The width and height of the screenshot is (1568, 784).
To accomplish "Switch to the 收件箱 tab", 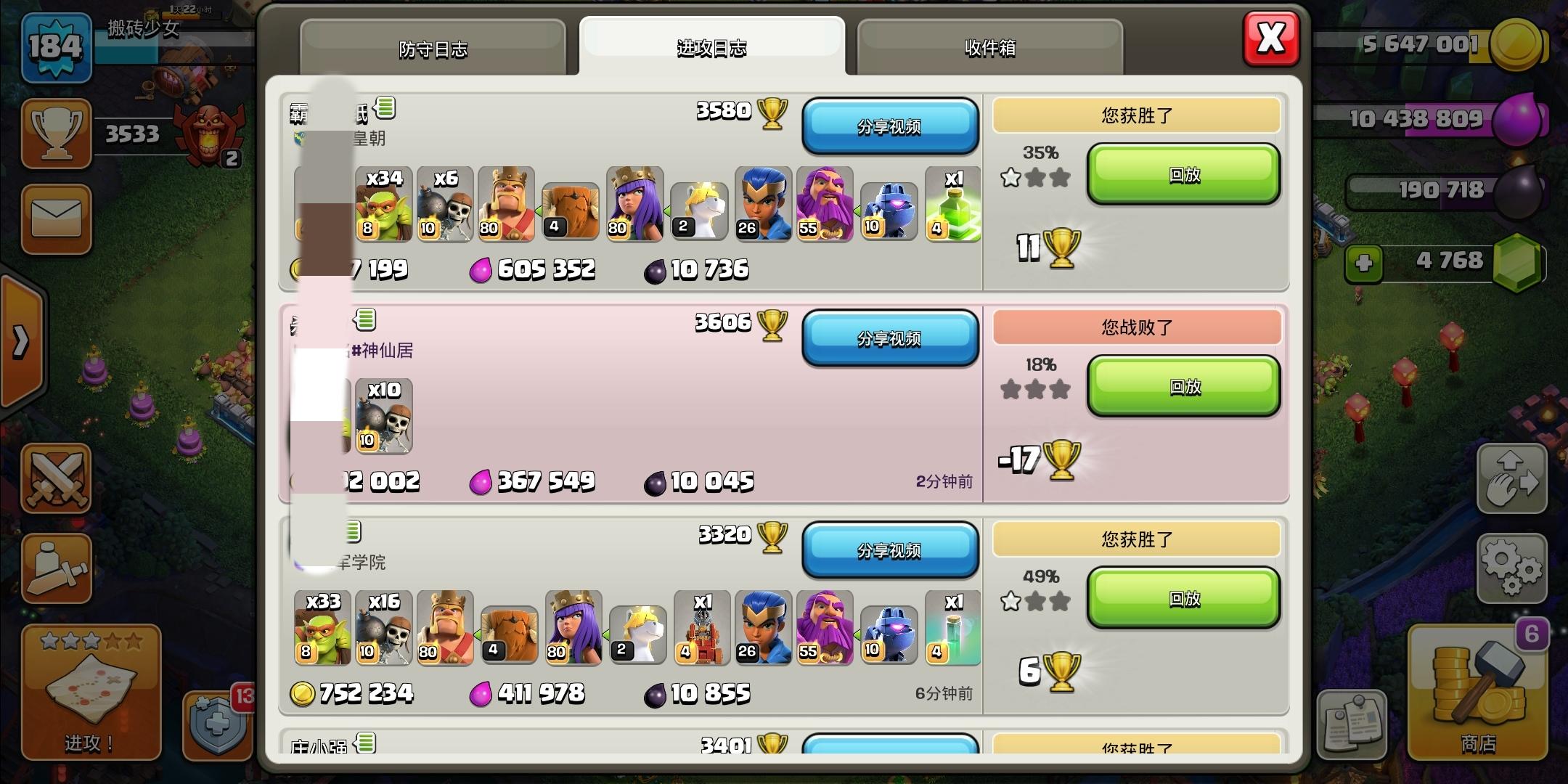I will (x=989, y=48).
